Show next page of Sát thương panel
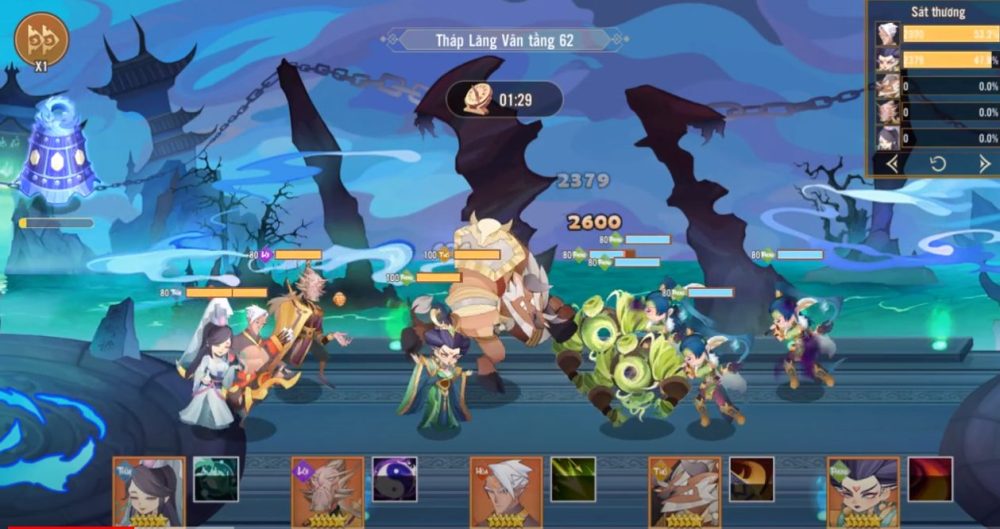 tap(984, 163)
